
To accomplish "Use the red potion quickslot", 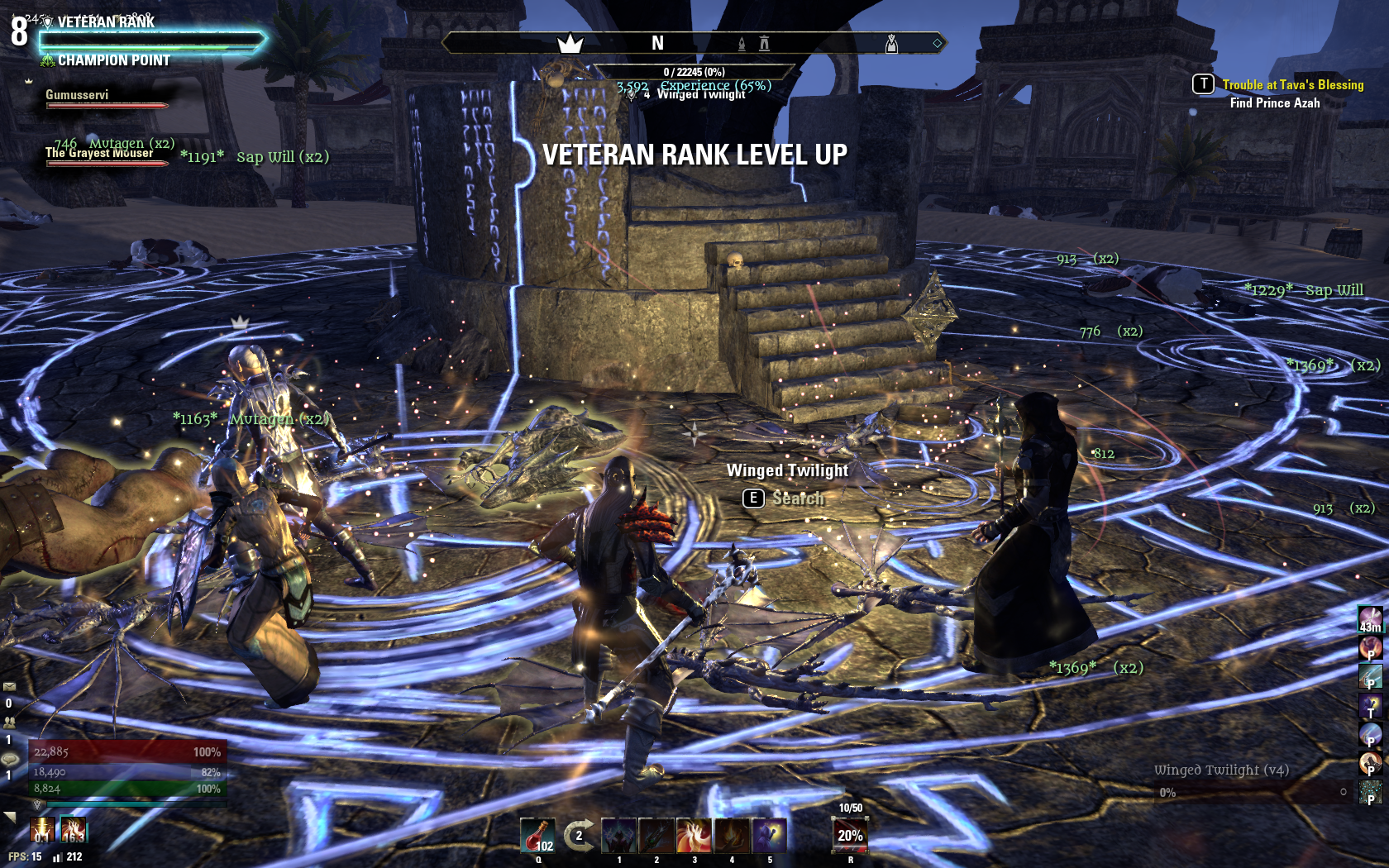I will [x=537, y=835].
